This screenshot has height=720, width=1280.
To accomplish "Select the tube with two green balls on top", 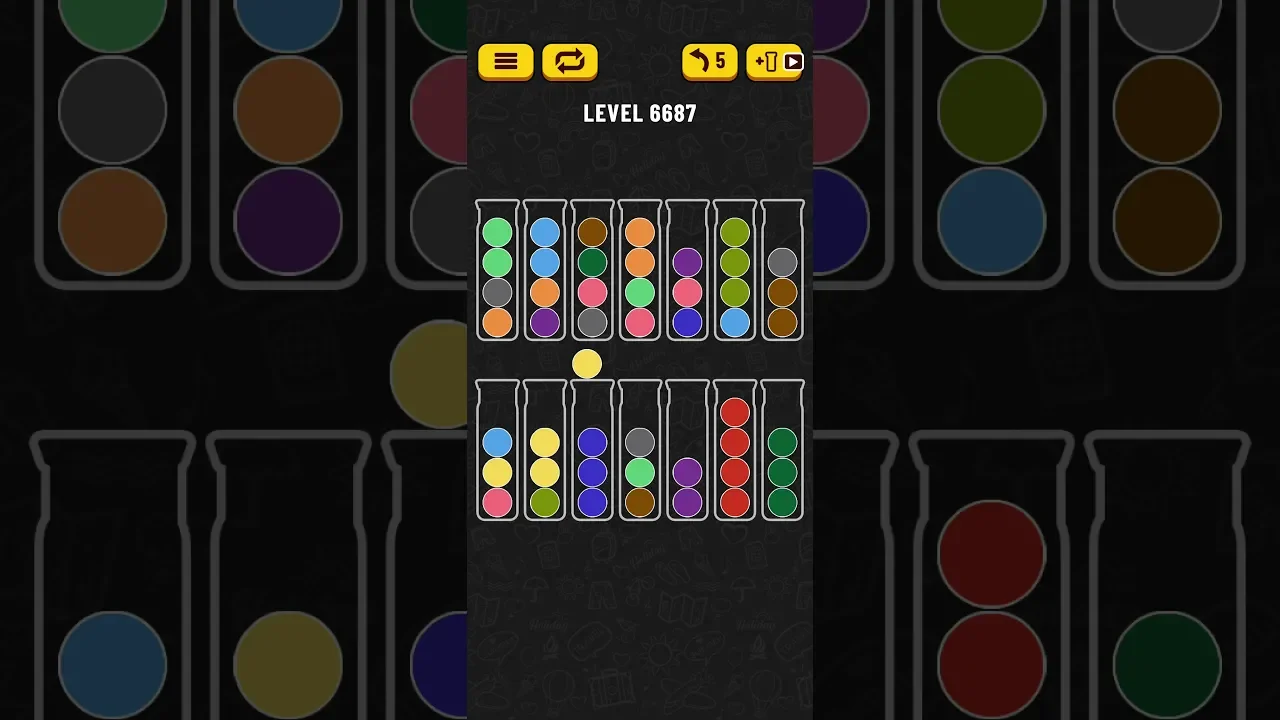I will (x=497, y=272).
